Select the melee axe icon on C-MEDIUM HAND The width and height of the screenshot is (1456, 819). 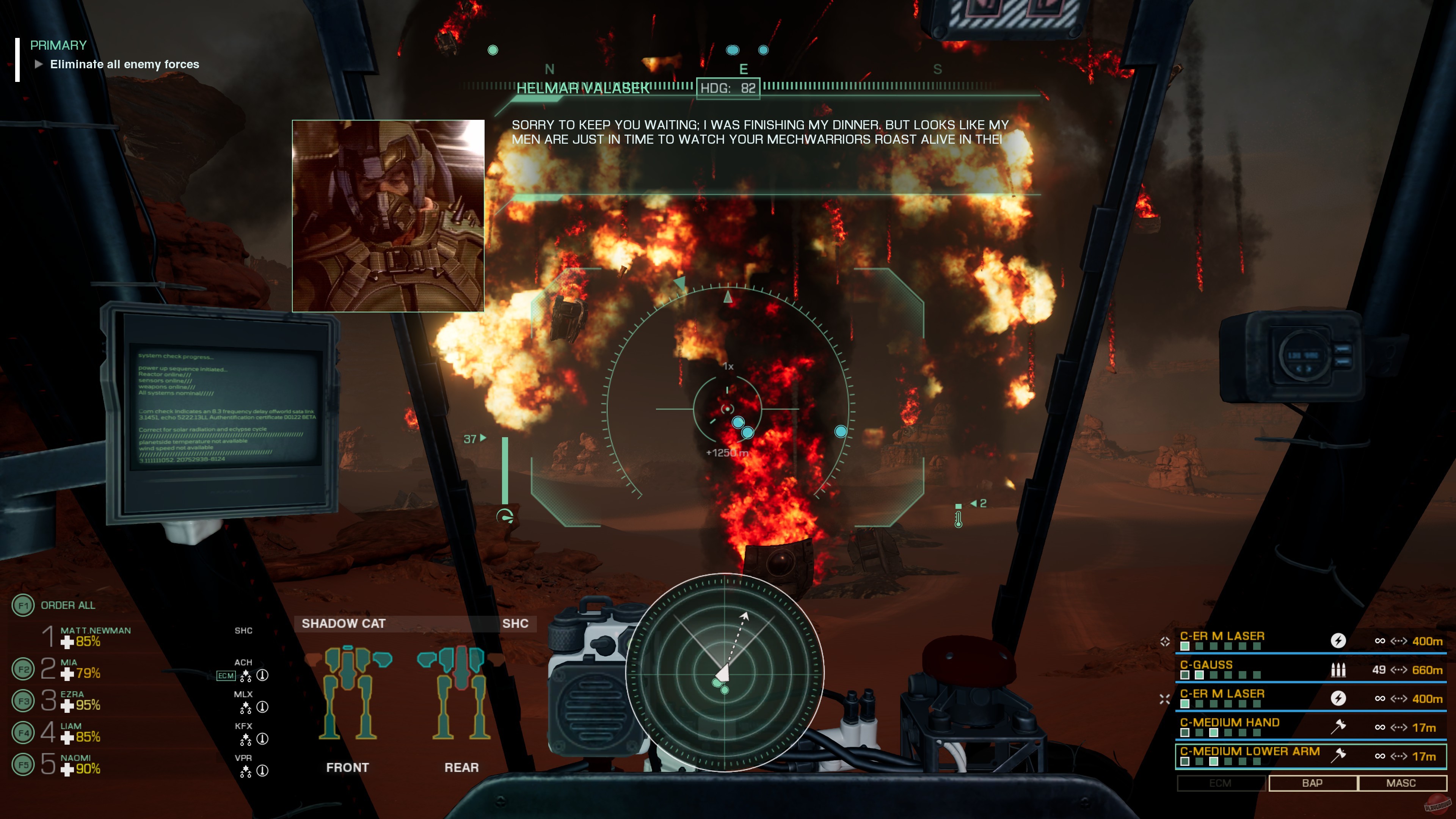pyautogui.click(x=1338, y=727)
